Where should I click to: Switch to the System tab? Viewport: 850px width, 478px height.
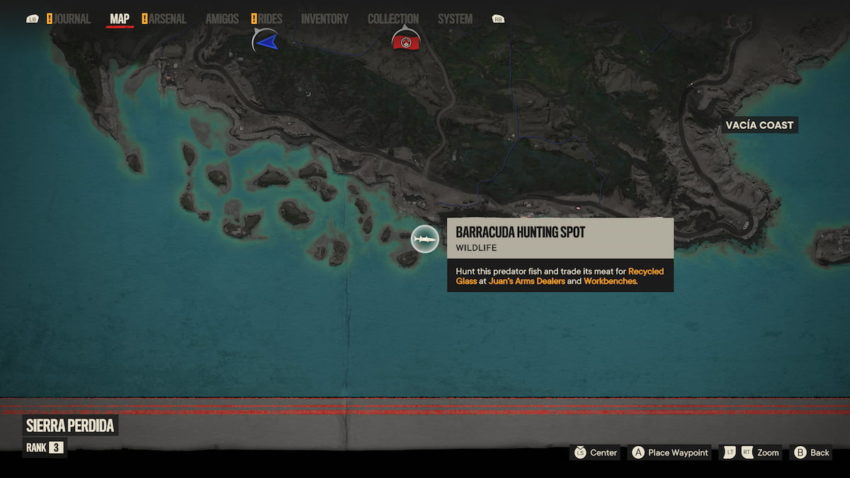tap(455, 19)
